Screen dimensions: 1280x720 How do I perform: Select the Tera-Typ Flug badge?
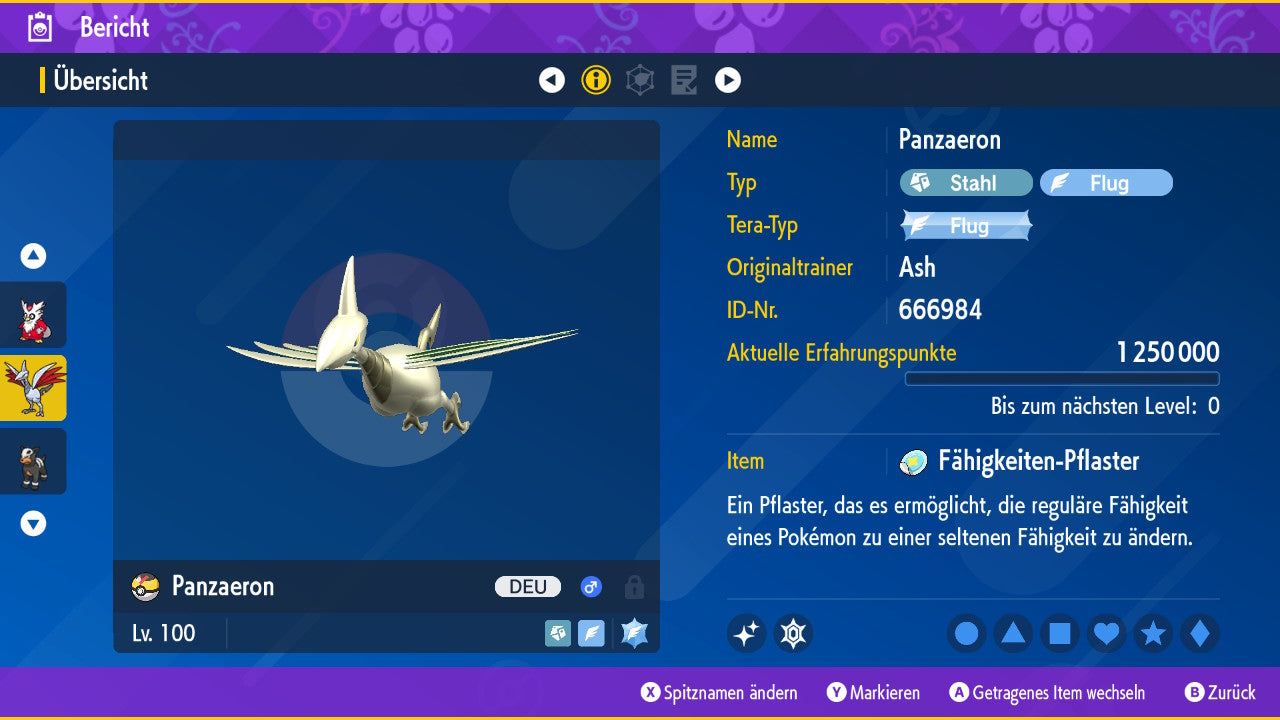click(966, 226)
